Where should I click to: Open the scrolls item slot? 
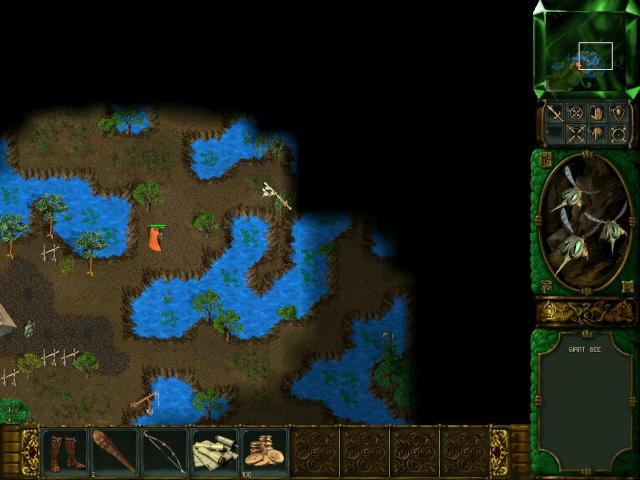(215, 451)
